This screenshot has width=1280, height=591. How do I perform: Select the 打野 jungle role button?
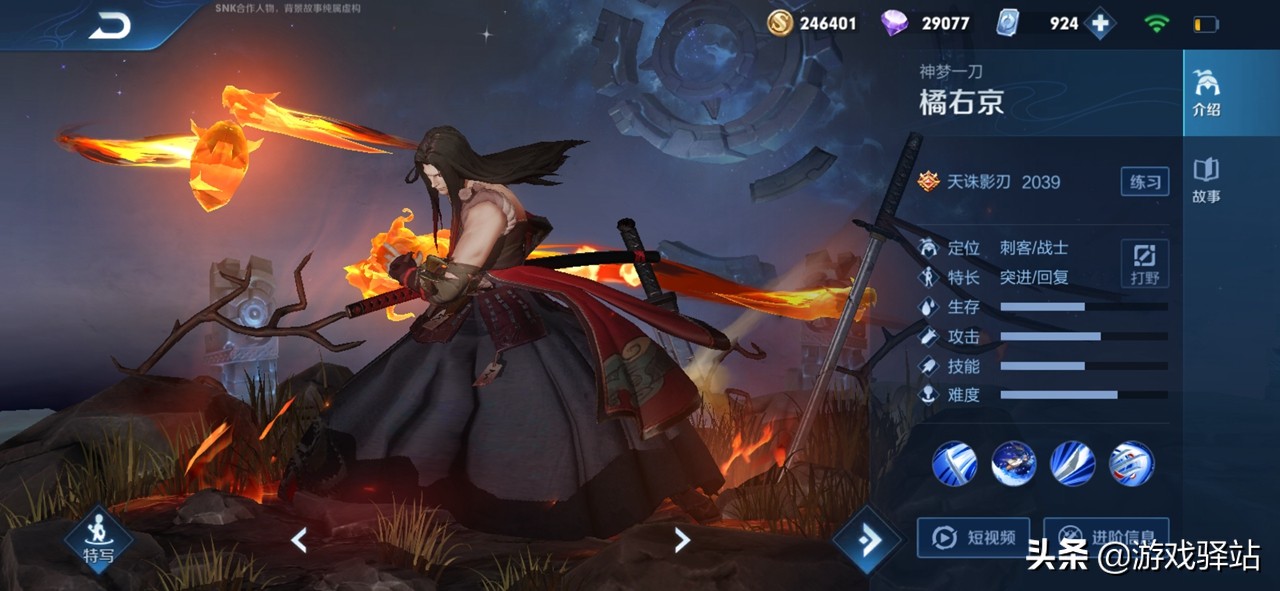tap(1144, 264)
